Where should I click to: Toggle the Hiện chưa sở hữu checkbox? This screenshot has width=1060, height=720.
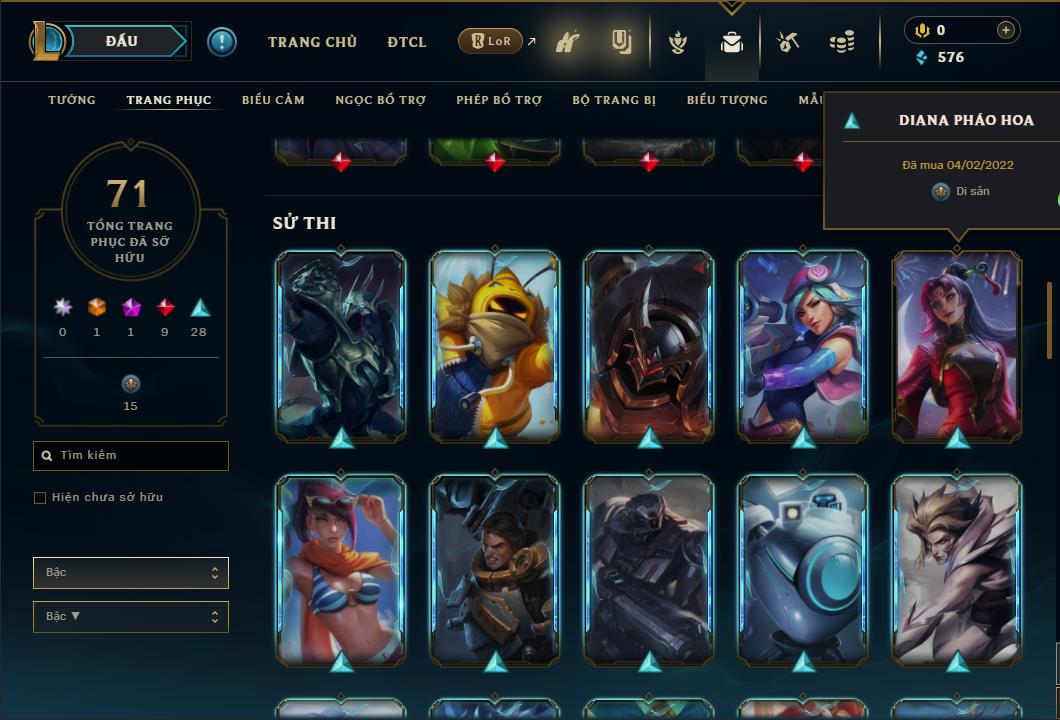pyautogui.click(x=40, y=498)
